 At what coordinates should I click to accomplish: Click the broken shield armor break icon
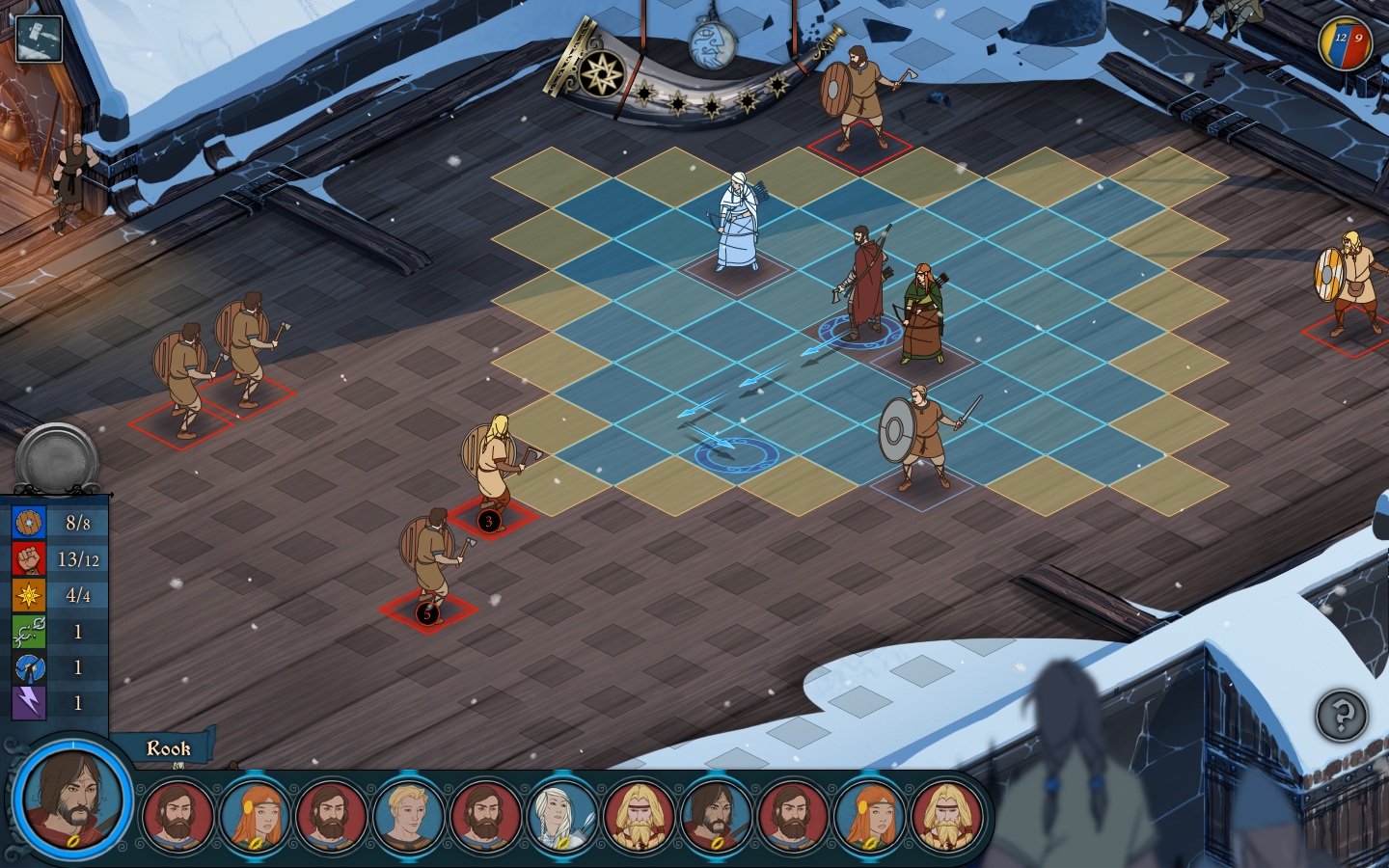pyautogui.click(x=29, y=667)
